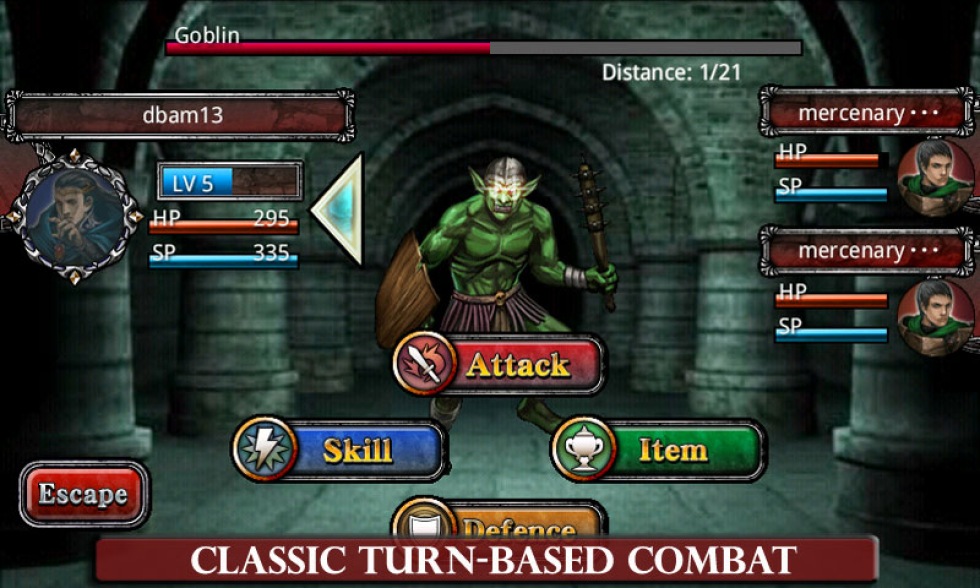Select the dbam13 hero portrait

pyautogui.click(x=73, y=214)
